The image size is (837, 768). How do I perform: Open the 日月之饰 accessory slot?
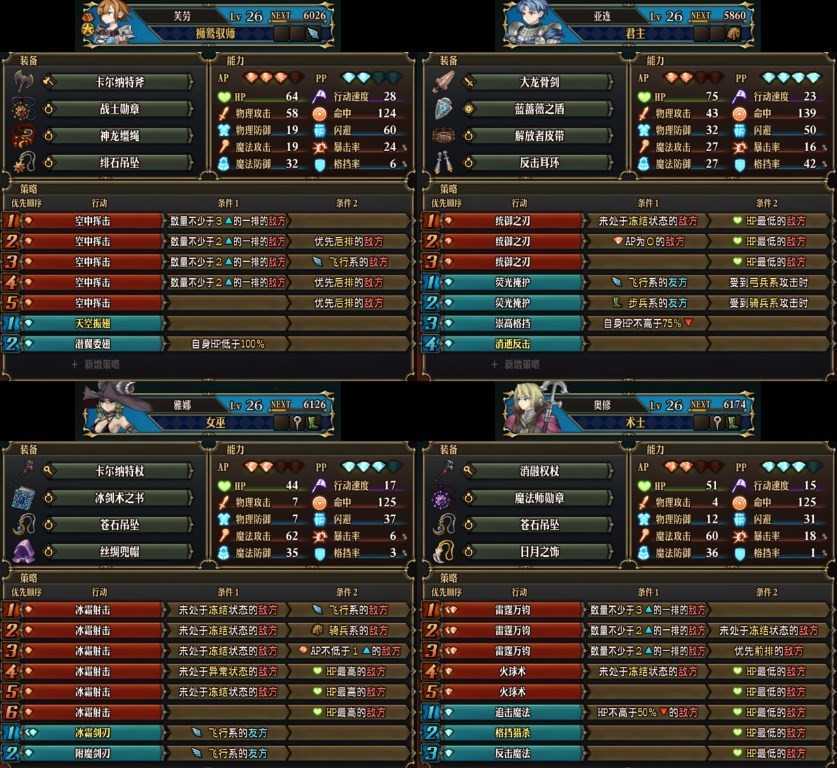click(x=542, y=551)
